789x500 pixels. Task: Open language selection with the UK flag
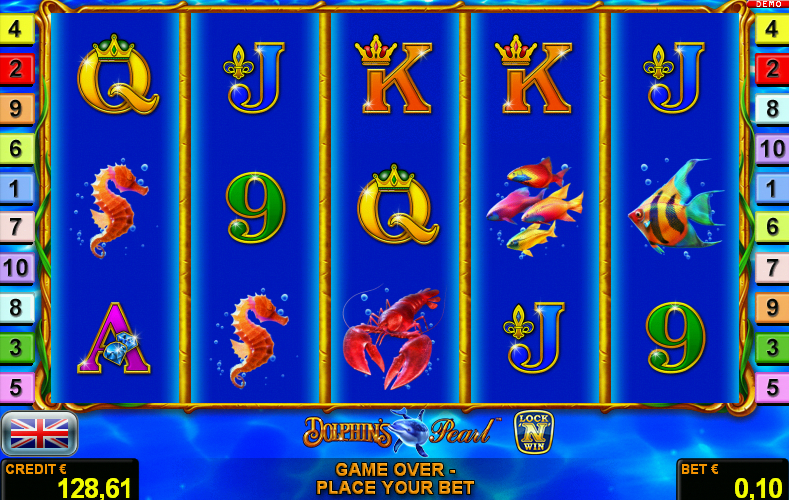39,433
